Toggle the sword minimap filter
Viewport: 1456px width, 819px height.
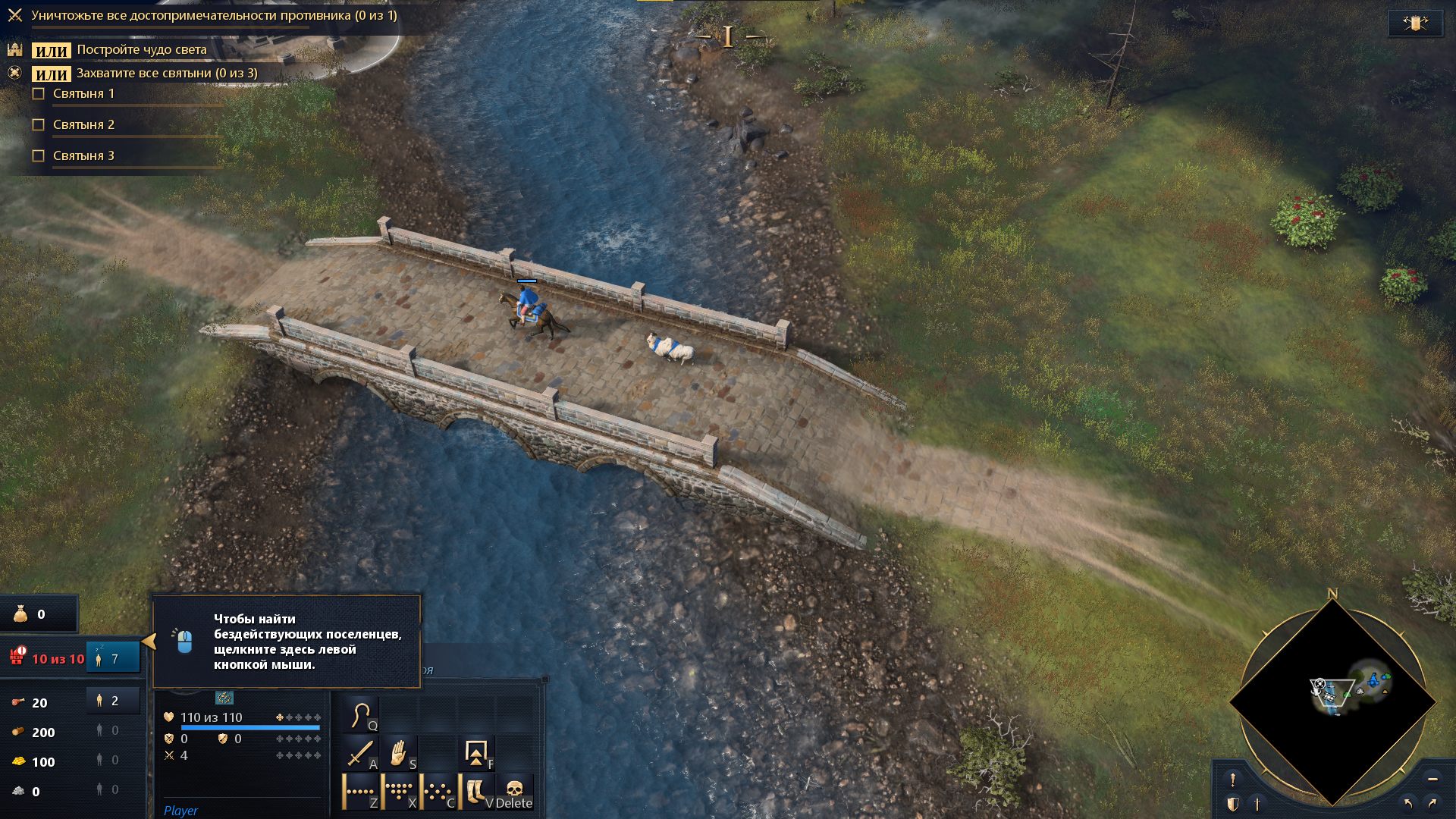1257,804
